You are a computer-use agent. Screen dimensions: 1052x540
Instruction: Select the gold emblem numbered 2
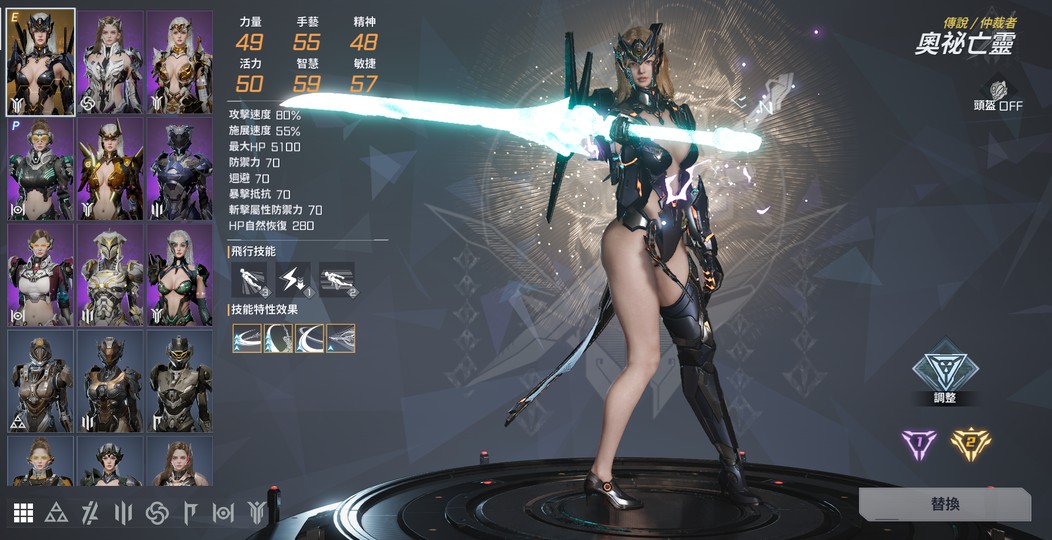[x=969, y=444]
